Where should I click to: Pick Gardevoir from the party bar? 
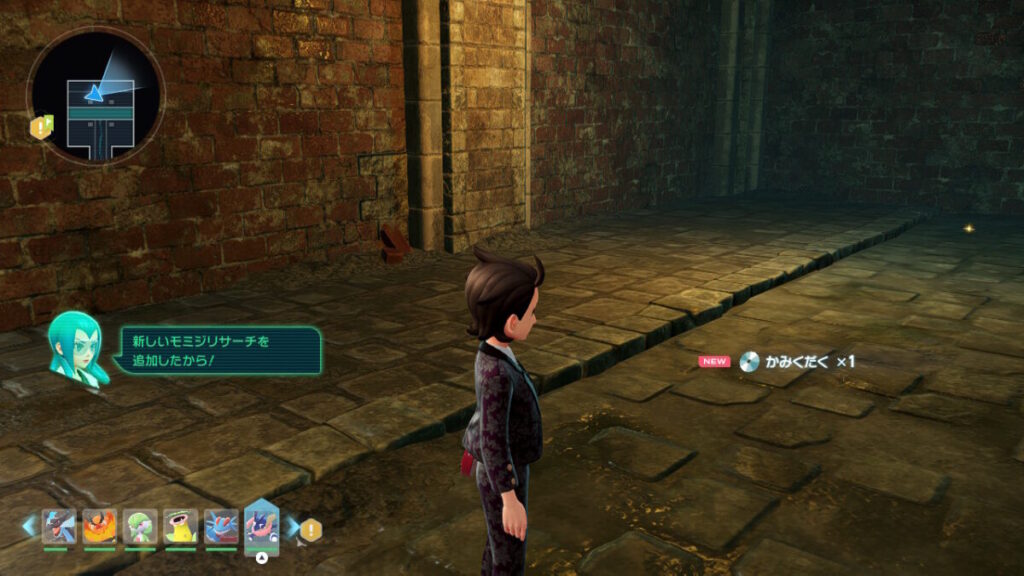(140, 525)
